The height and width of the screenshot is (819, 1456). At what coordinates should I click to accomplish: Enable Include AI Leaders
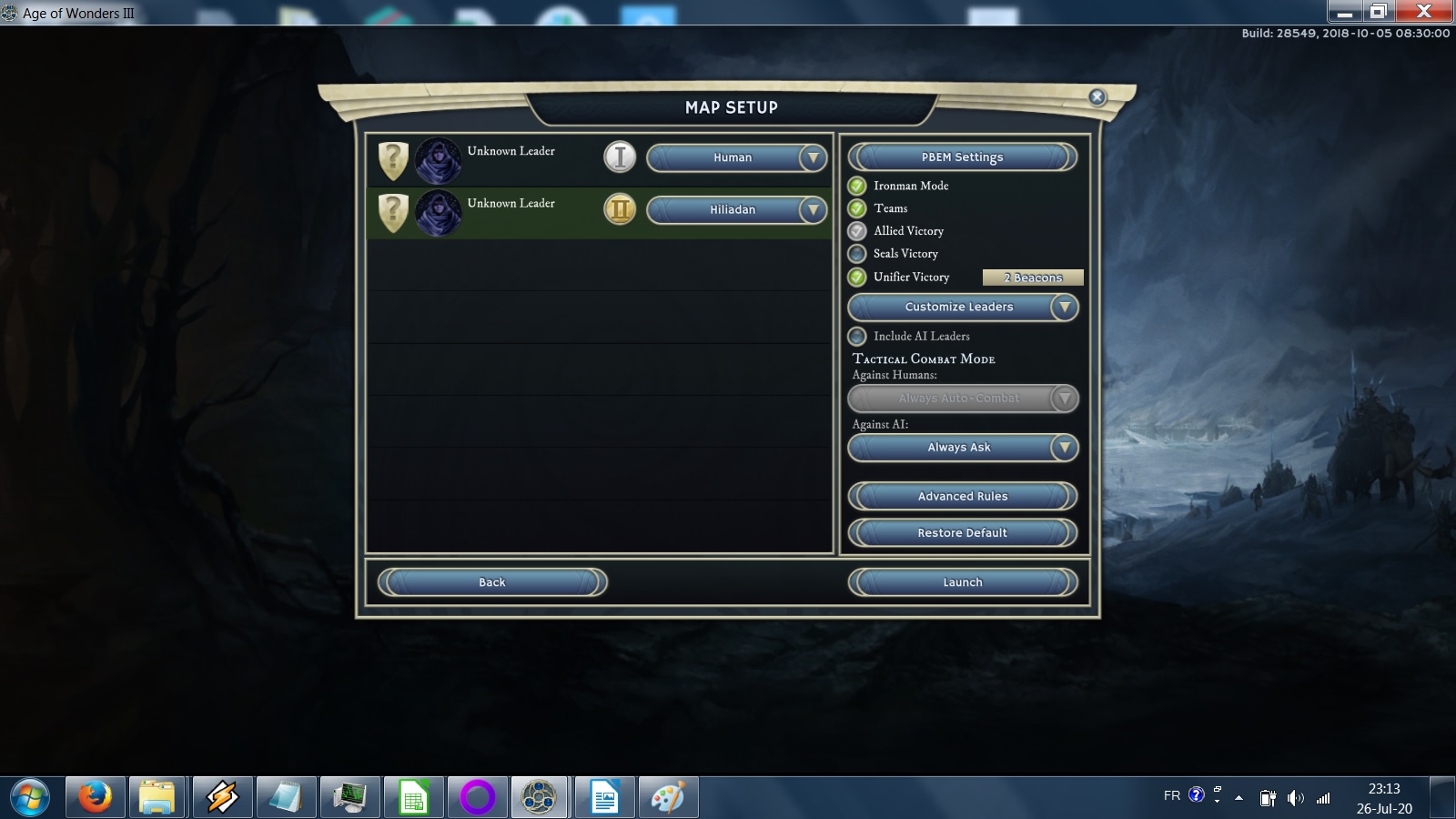click(x=857, y=337)
